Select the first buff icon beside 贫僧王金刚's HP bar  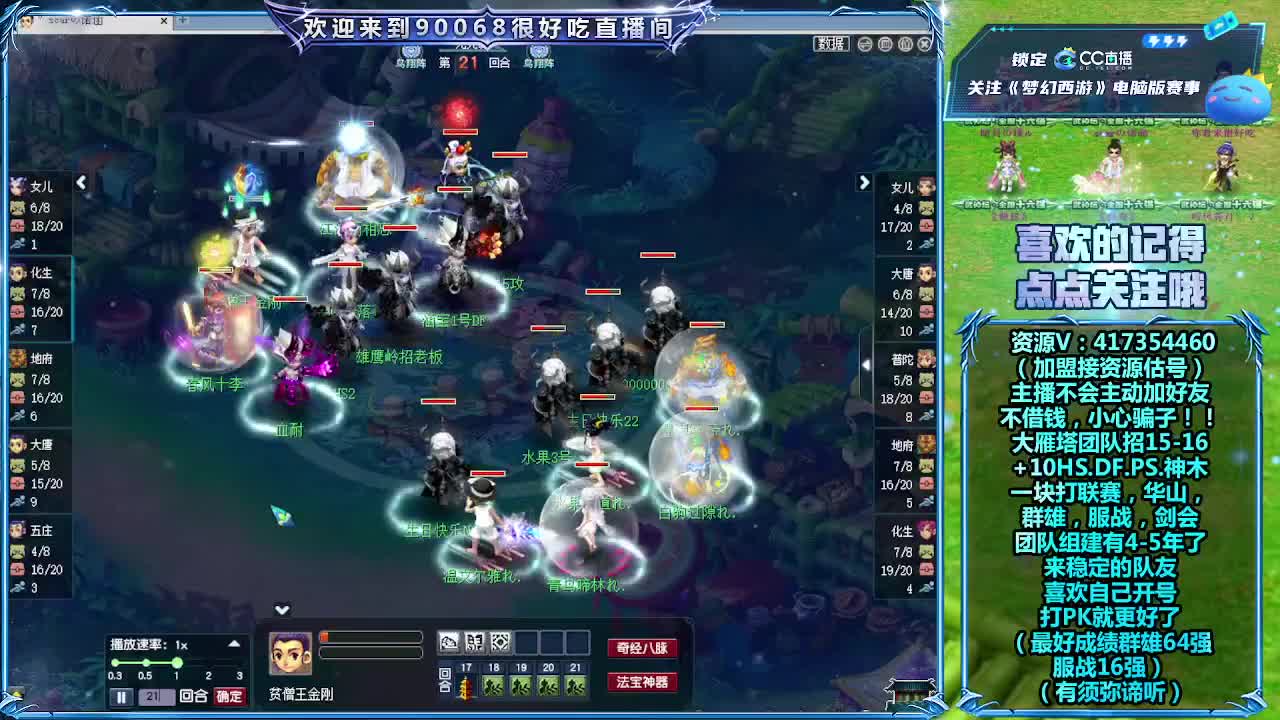(x=447, y=641)
